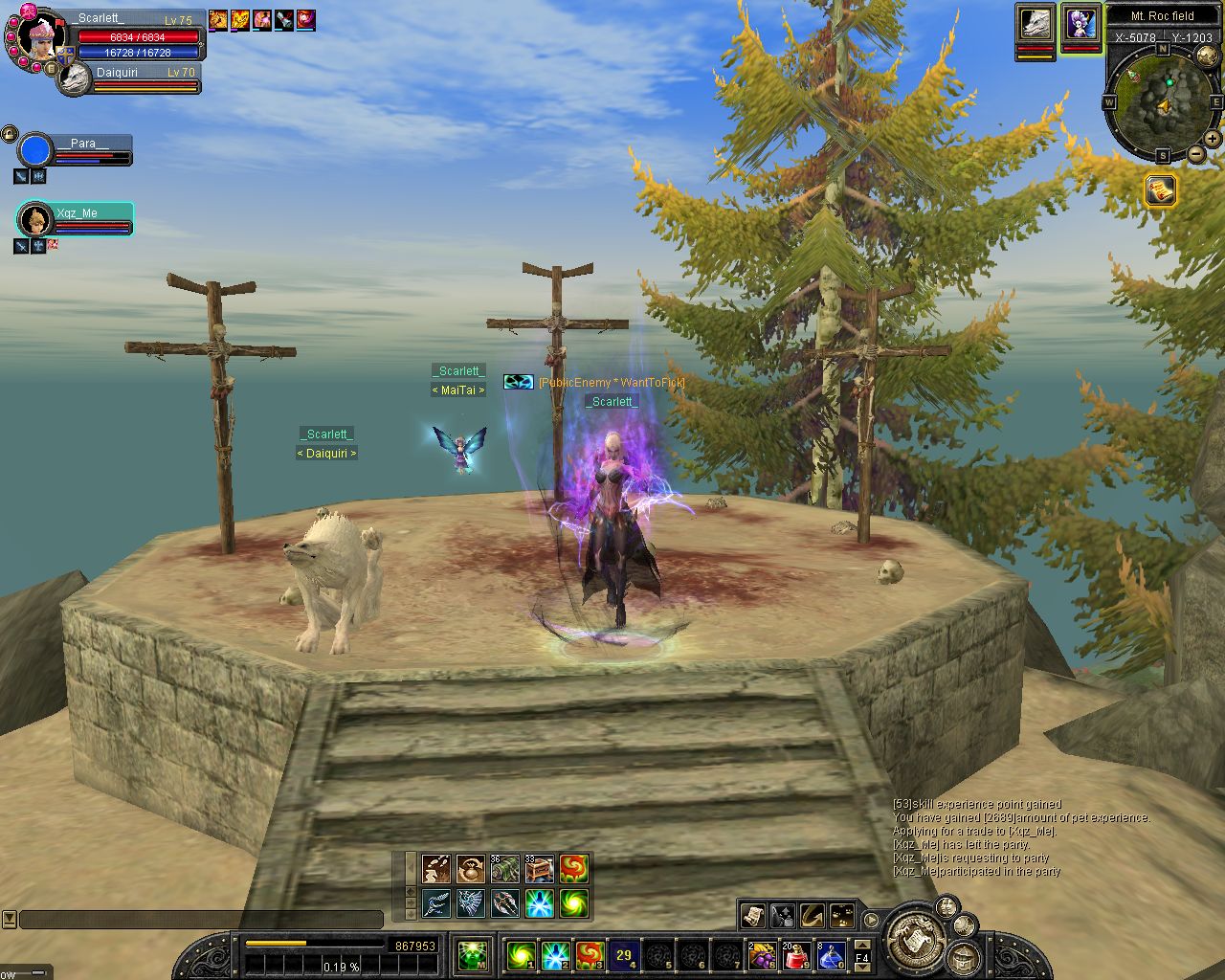Cast the blue glowing figure skill in slot 2
The height and width of the screenshot is (980, 1225).
point(556,954)
